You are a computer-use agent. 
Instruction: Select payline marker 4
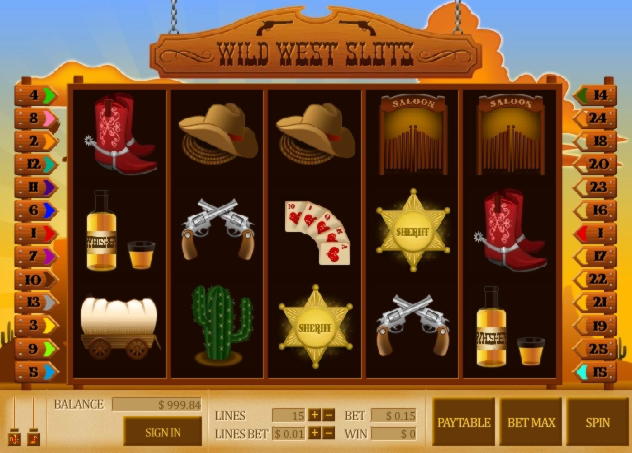[36, 96]
